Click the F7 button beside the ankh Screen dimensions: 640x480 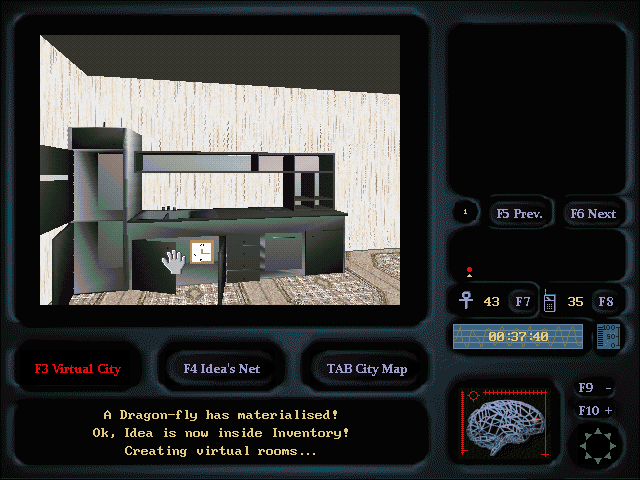523,301
